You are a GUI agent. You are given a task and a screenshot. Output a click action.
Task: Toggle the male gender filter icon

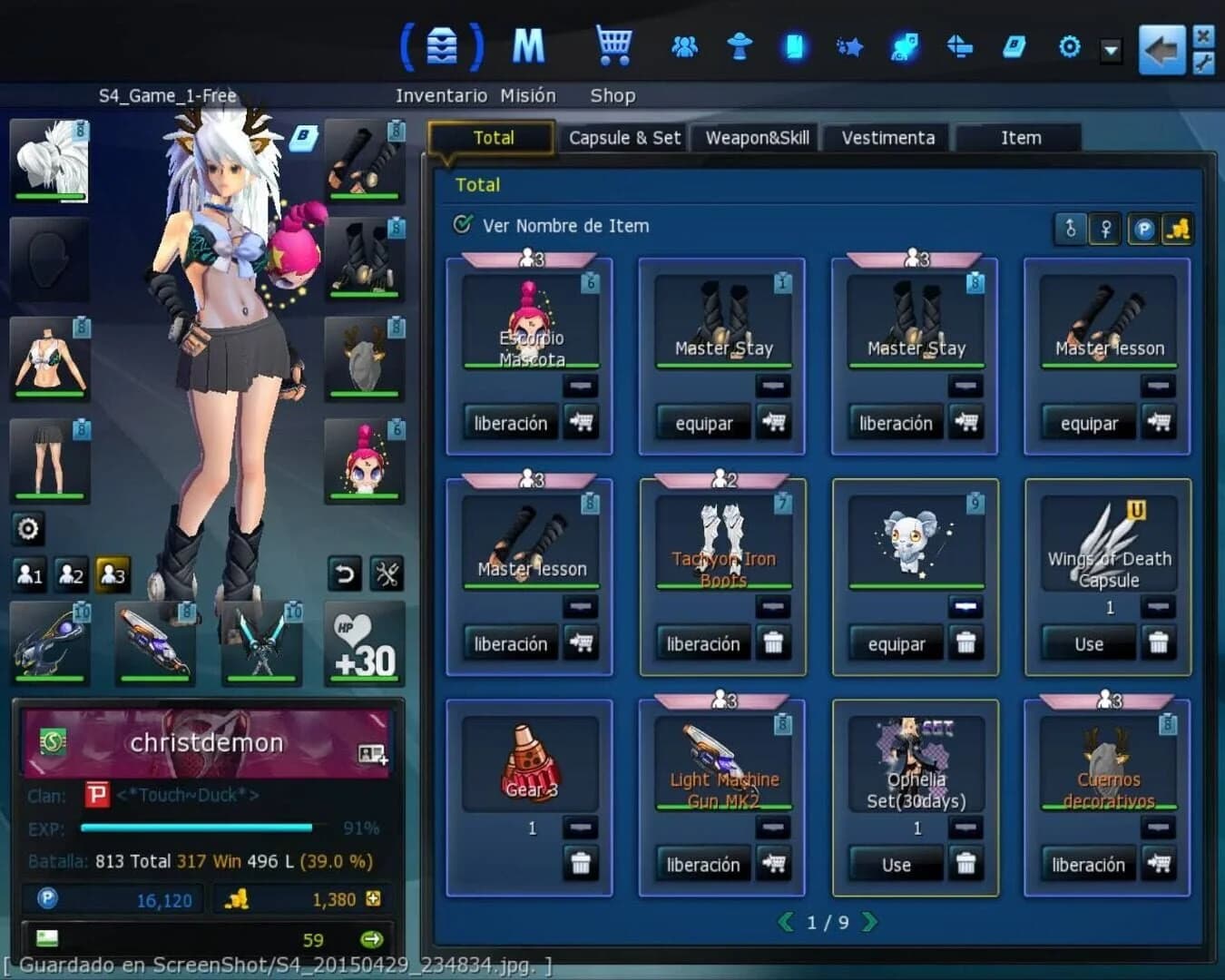point(1070,230)
